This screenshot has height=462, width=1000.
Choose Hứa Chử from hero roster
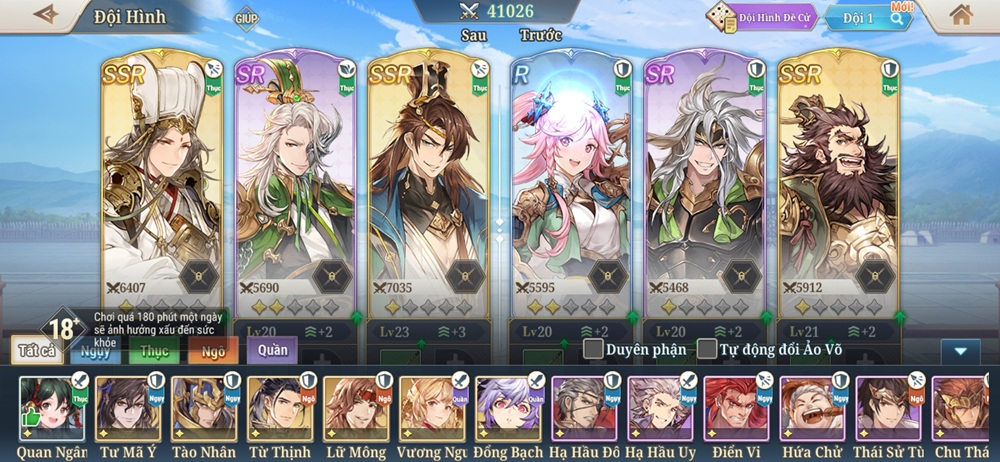coord(812,408)
